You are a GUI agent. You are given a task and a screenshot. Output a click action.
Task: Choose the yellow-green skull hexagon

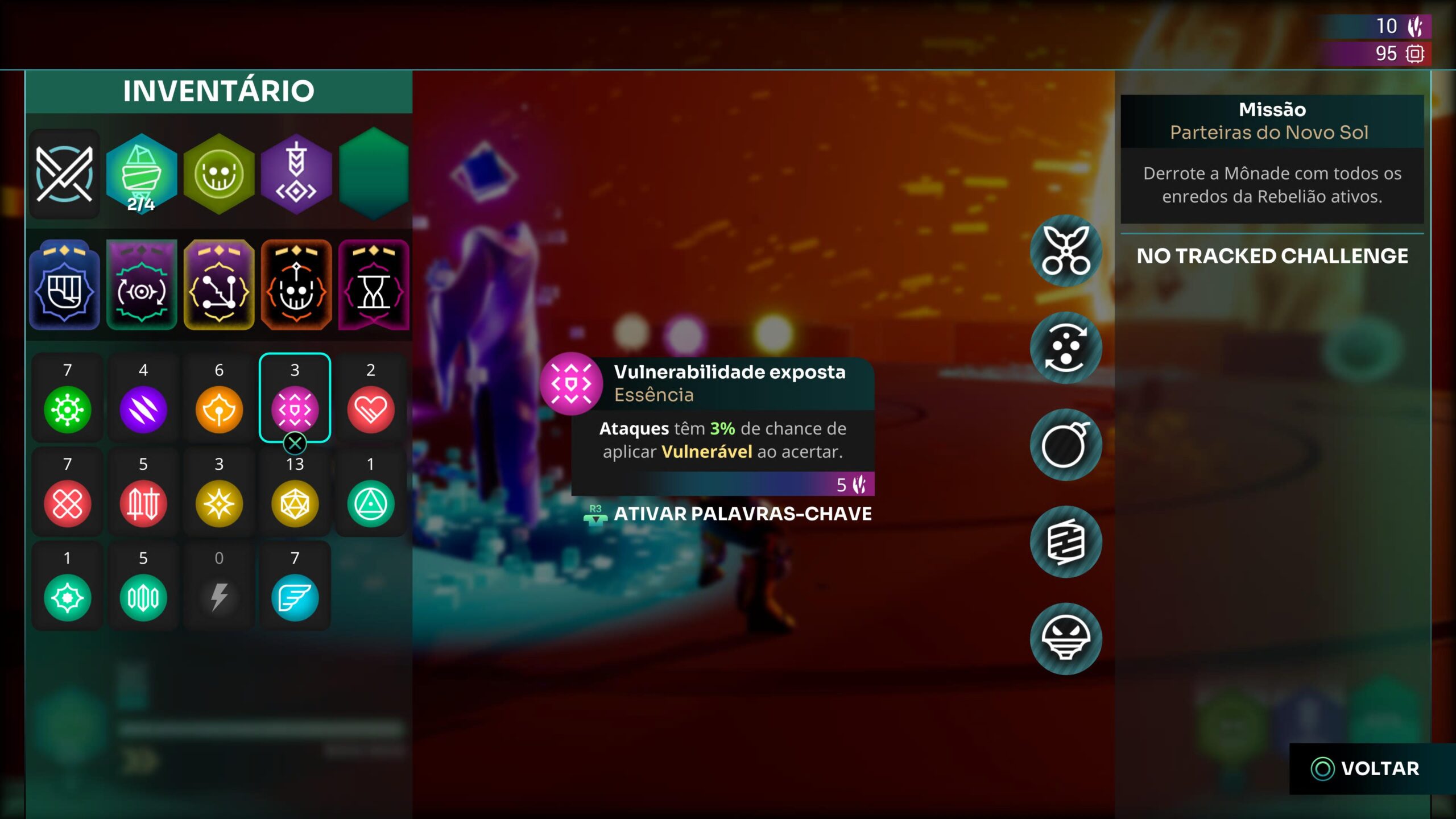(x=219, y=174)
